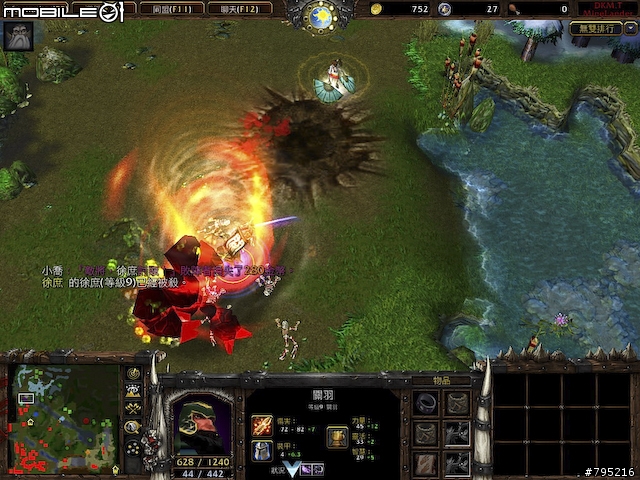Image resolution: width=640 pixels, height=480 pixels.
Task: Click the armor defense icon
Action: point(261,451)
